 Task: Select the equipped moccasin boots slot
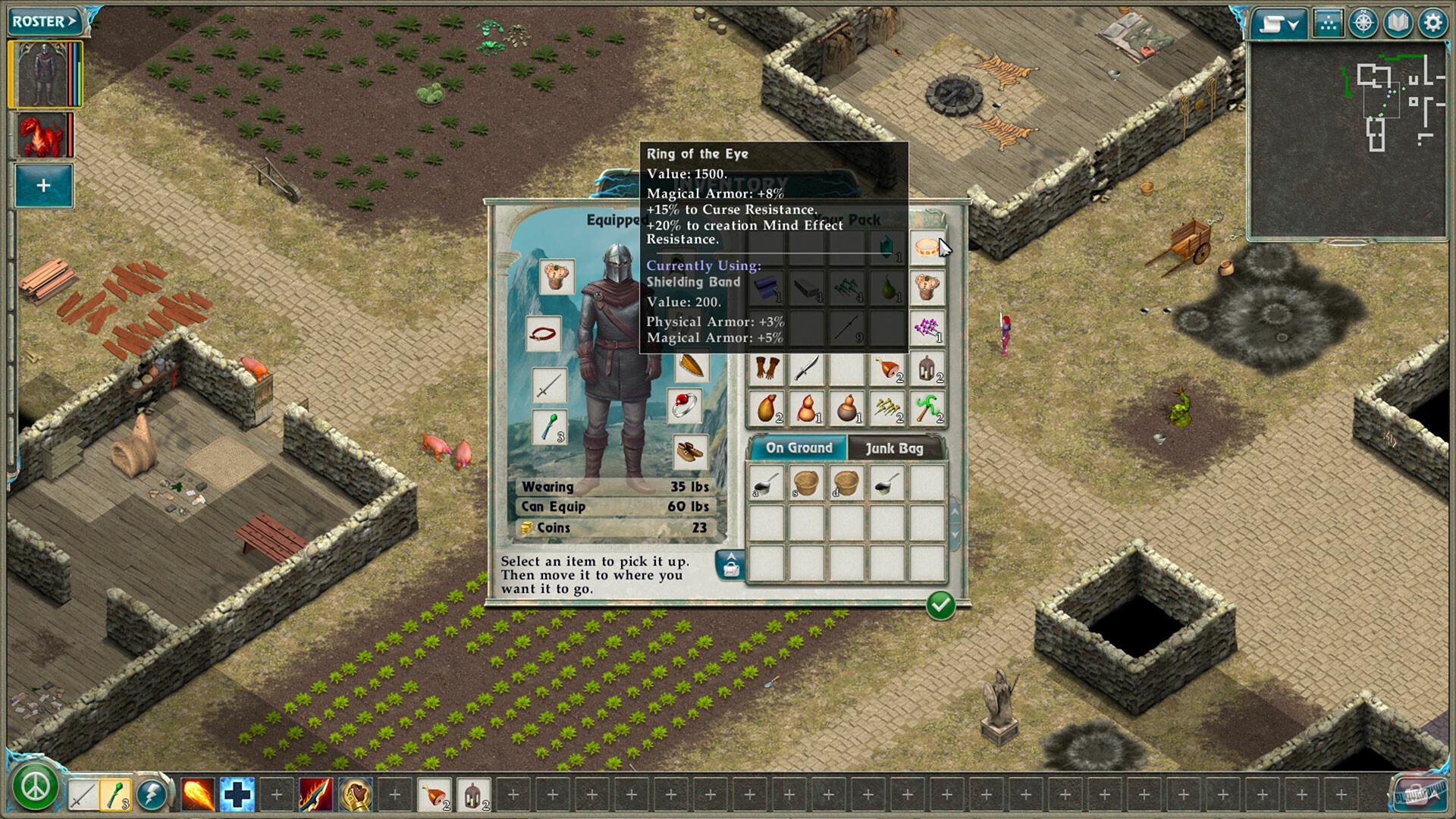click(690, 452)
